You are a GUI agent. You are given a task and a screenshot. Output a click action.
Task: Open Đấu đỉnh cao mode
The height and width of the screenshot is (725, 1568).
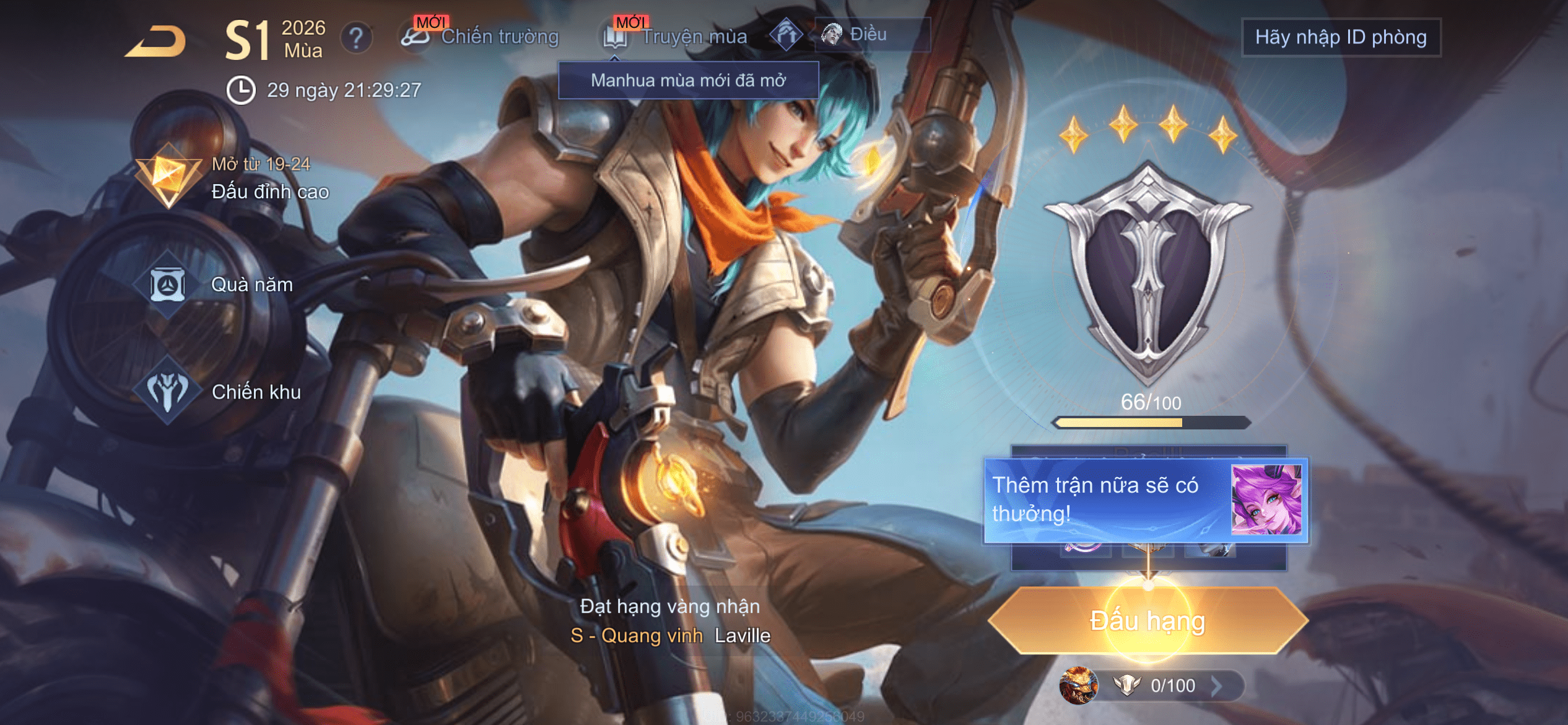click(x=235, y=179)
